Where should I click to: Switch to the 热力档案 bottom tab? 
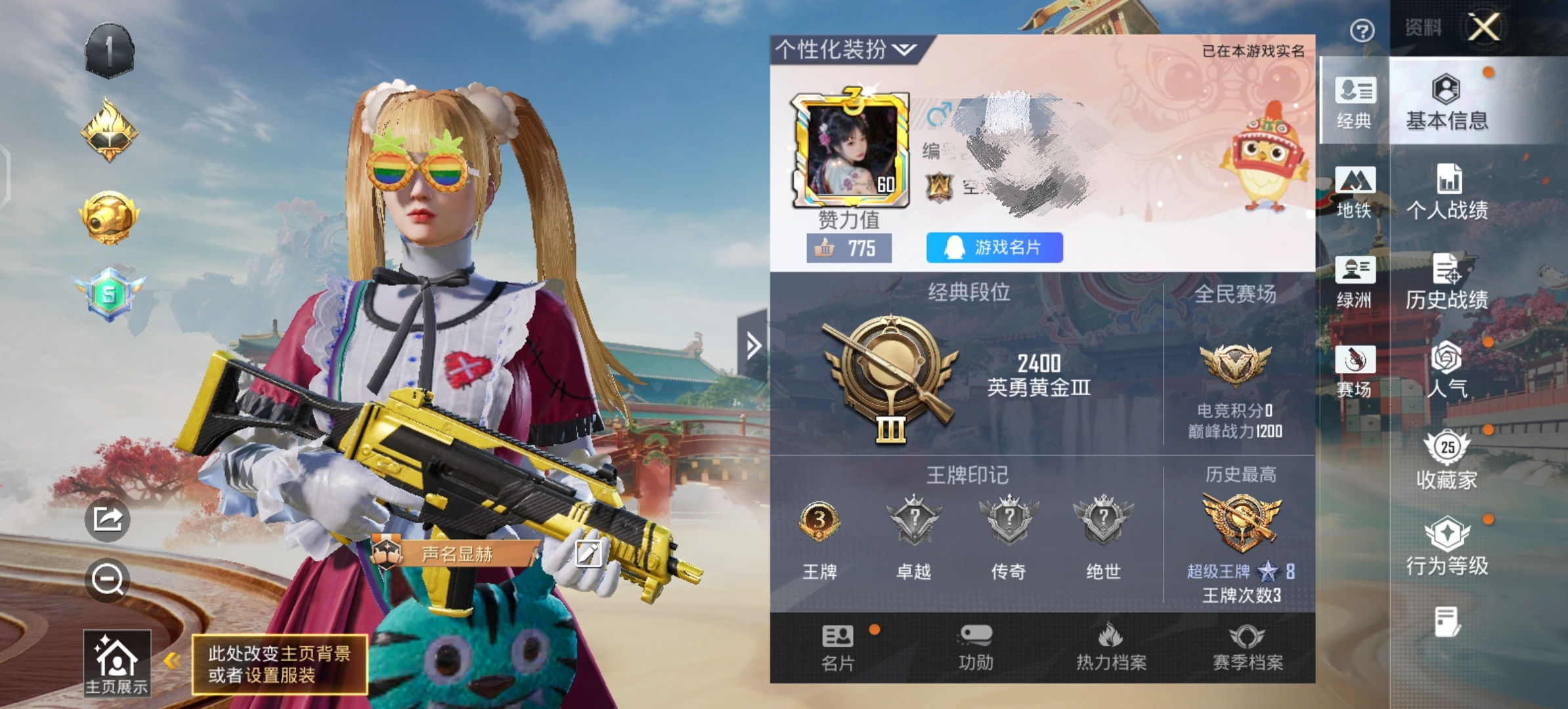1111,647
